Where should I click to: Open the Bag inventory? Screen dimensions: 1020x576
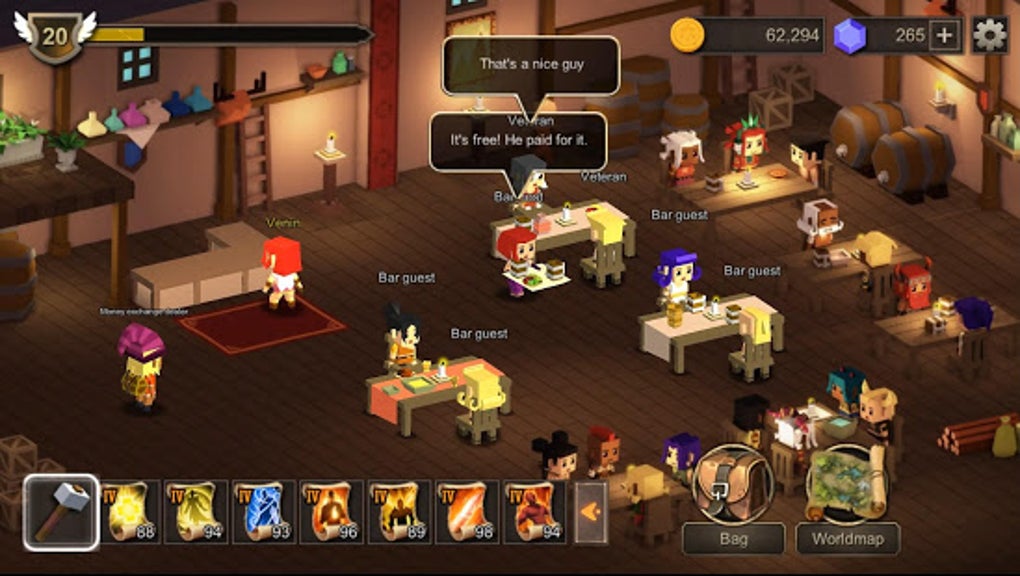click(x=733, y=498)
